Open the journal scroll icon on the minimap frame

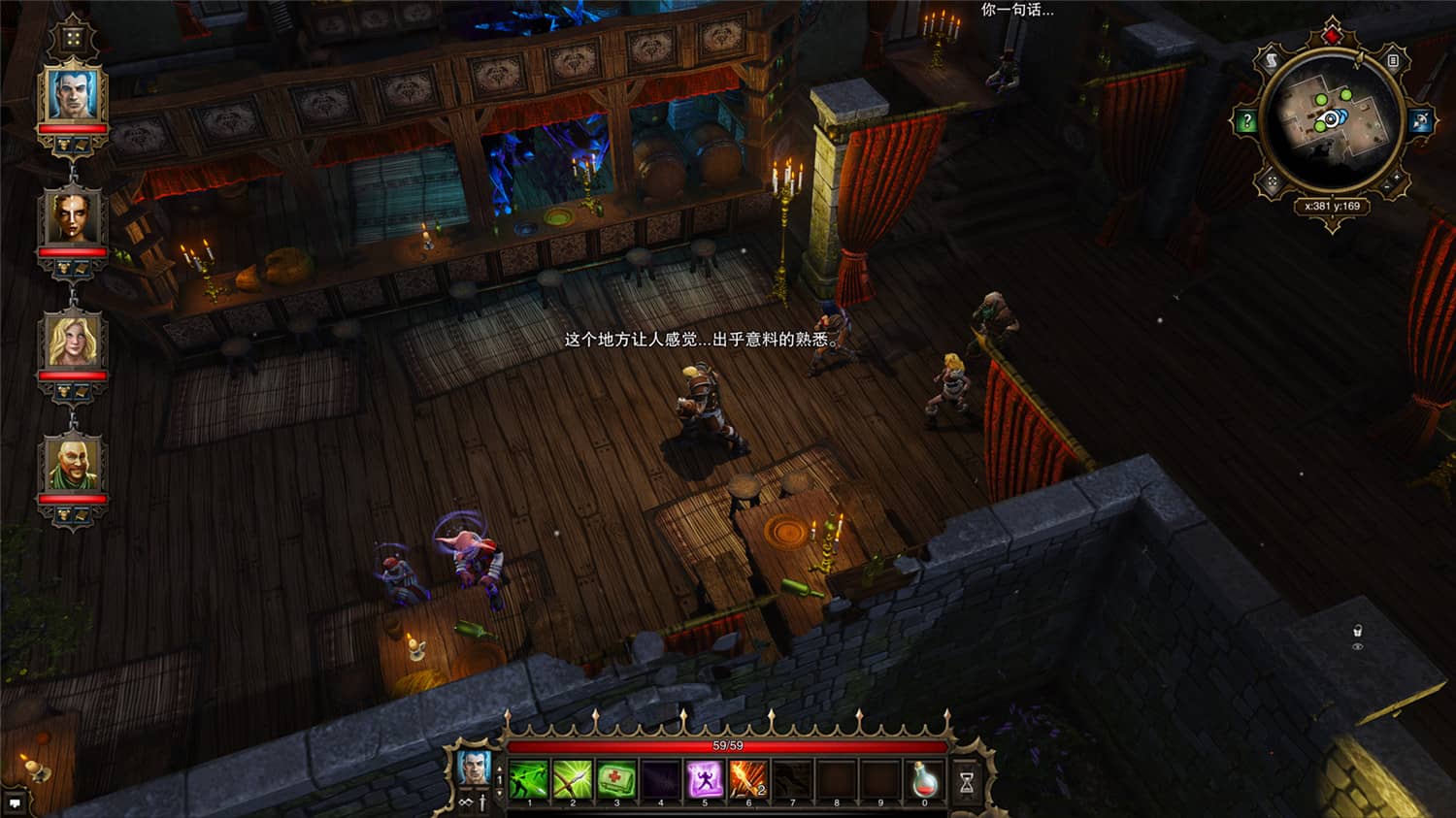point(1272,60)
